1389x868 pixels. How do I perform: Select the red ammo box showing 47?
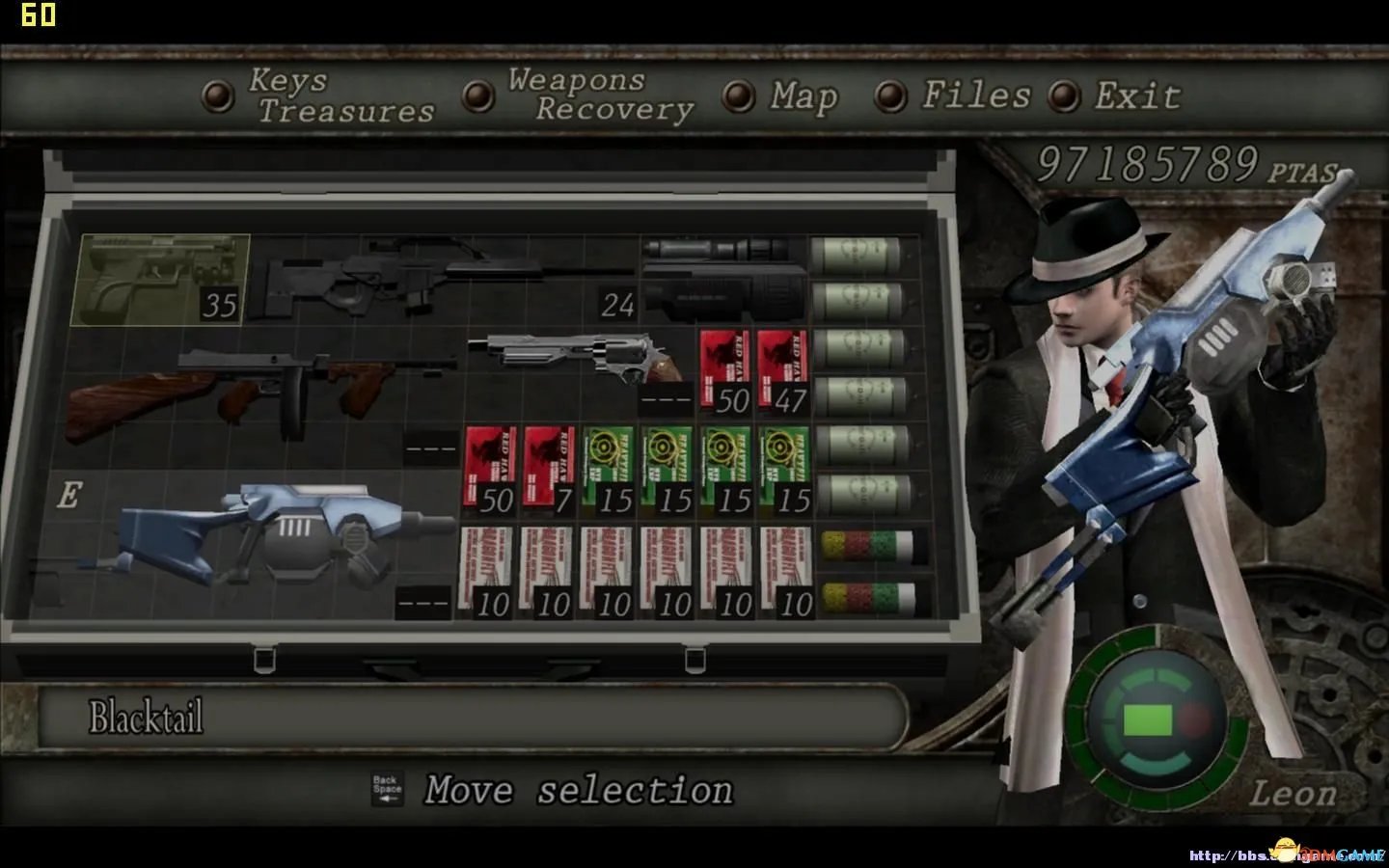783,372
